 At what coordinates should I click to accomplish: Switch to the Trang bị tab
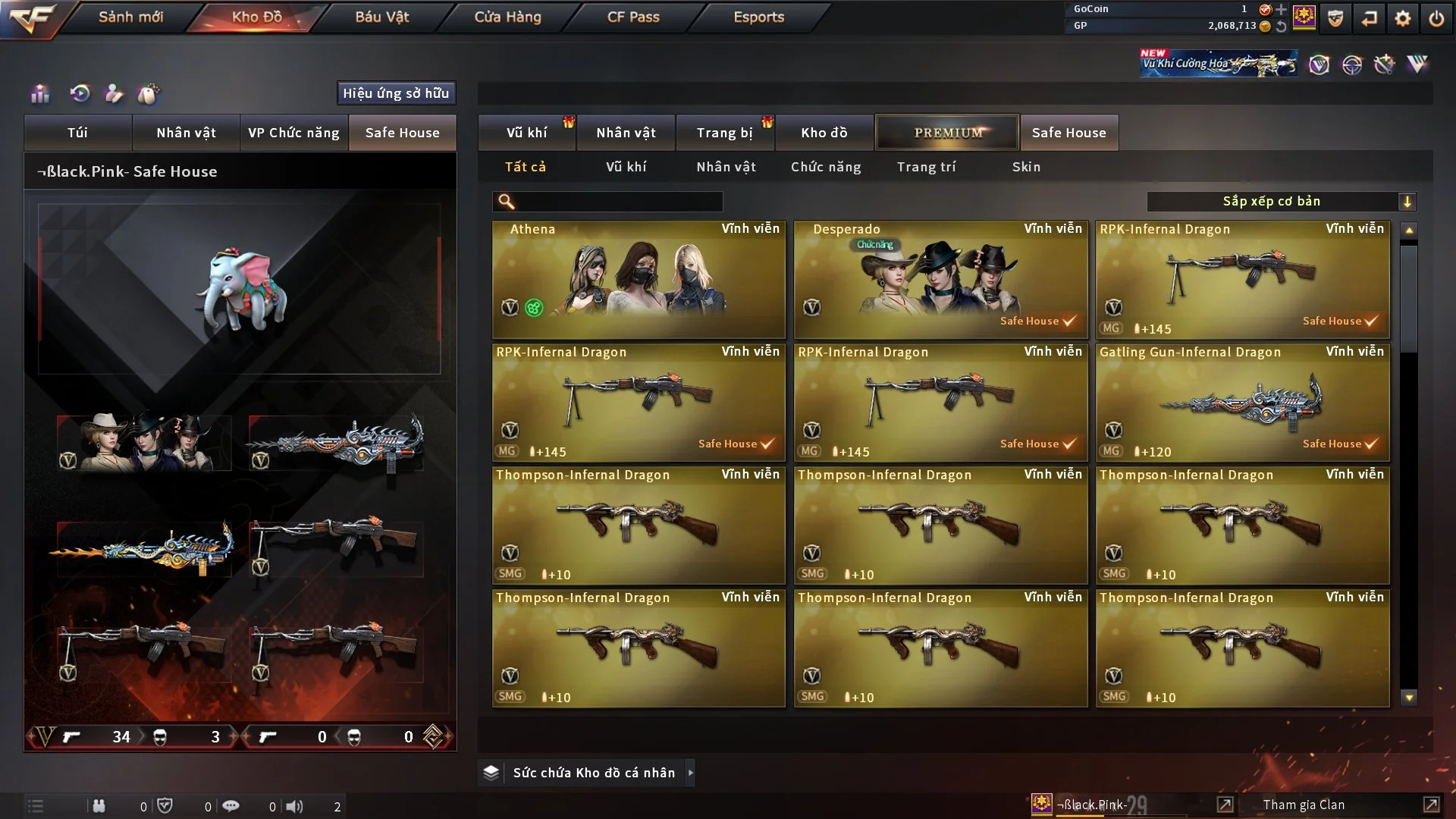click(x=724, y=133)
